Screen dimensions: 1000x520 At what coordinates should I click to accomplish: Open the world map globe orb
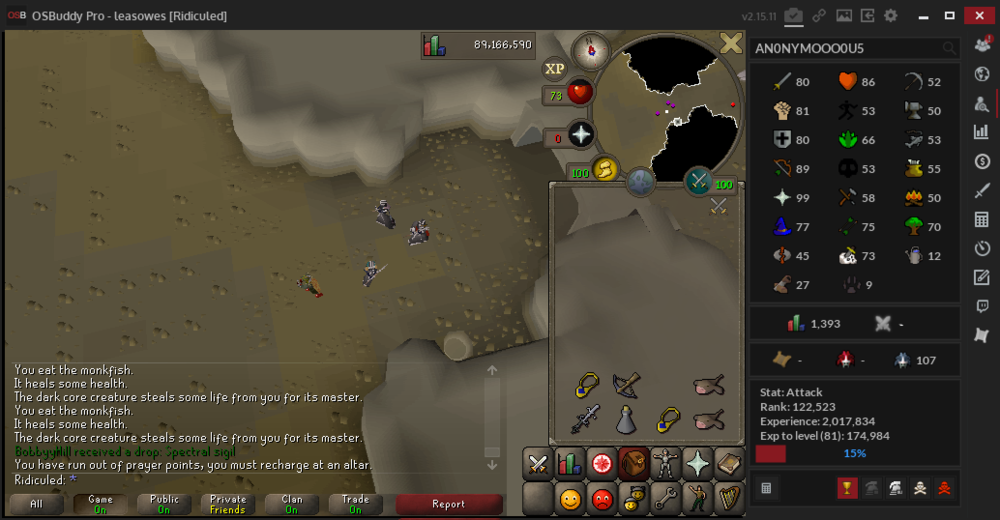tap(640, 182)
